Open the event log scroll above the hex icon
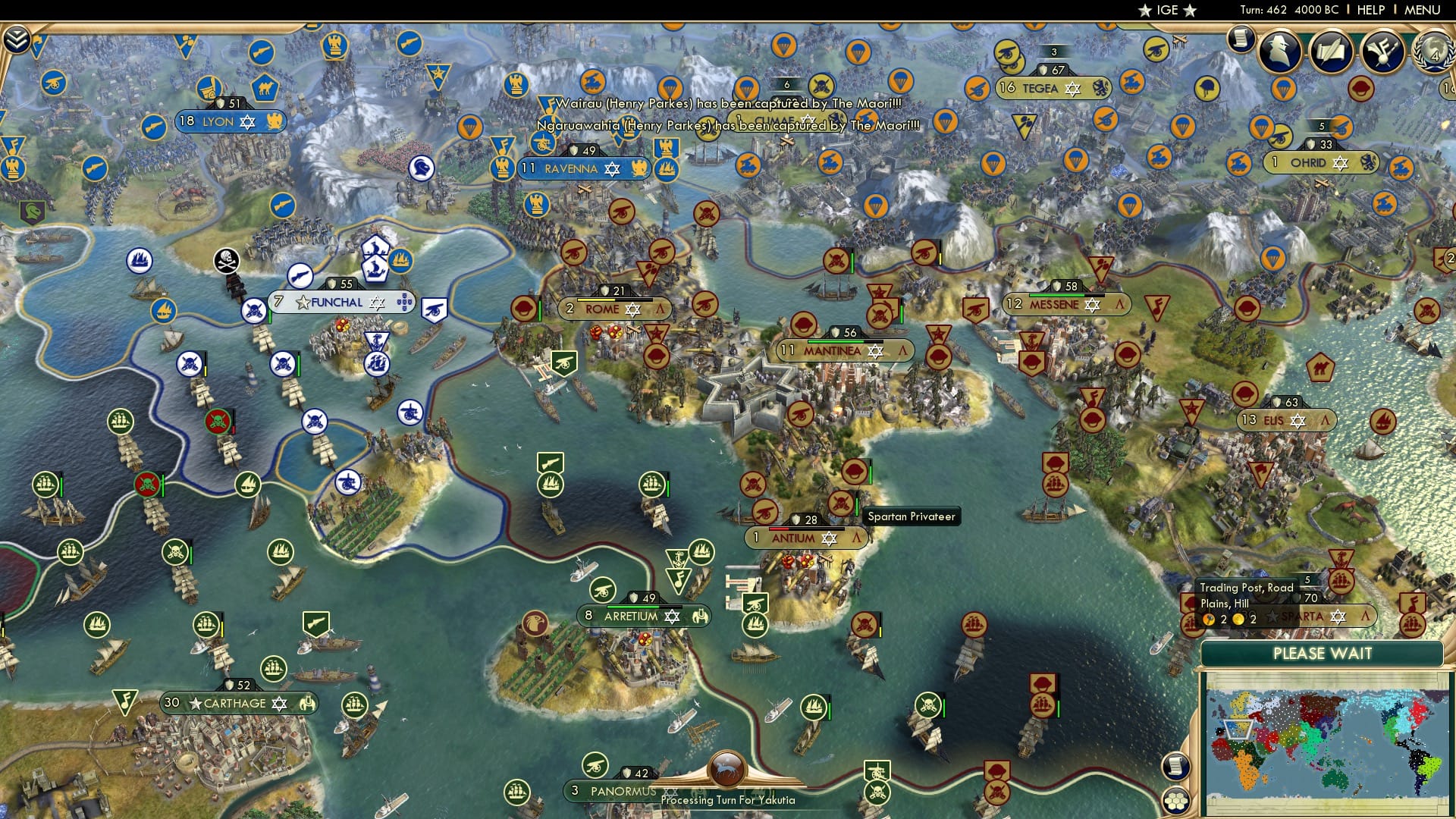The height and width of the screenshot is (819, 1456). point(1175,767)
